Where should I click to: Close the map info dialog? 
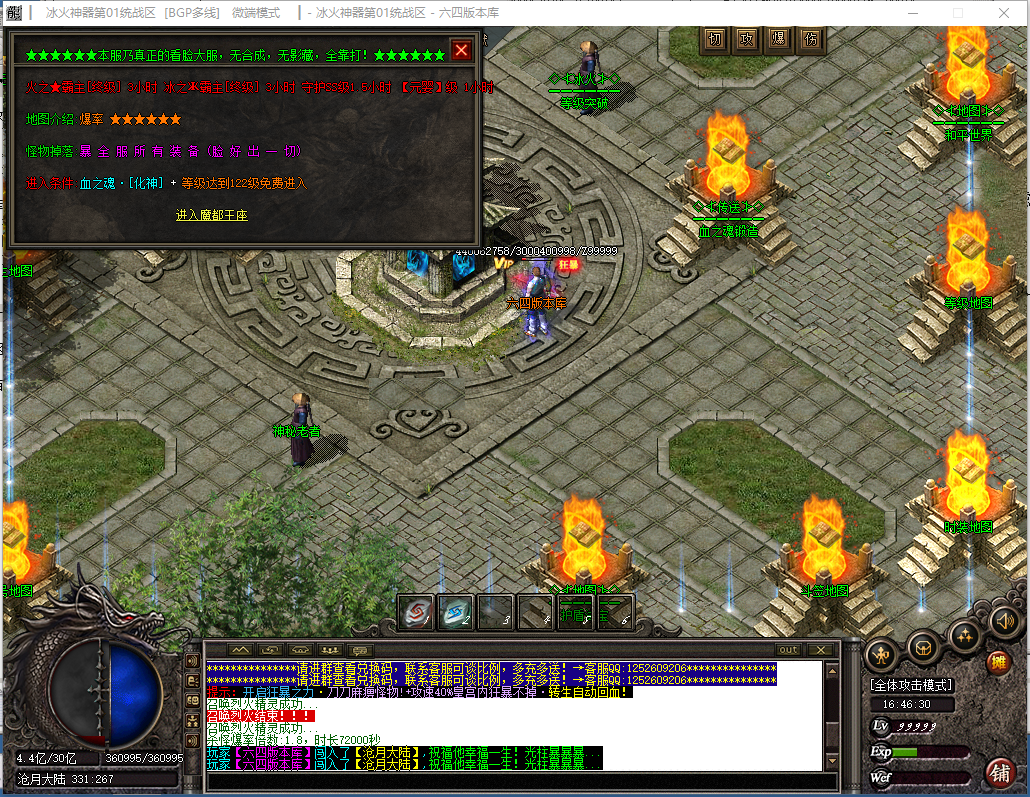click(x=461, y=50)
